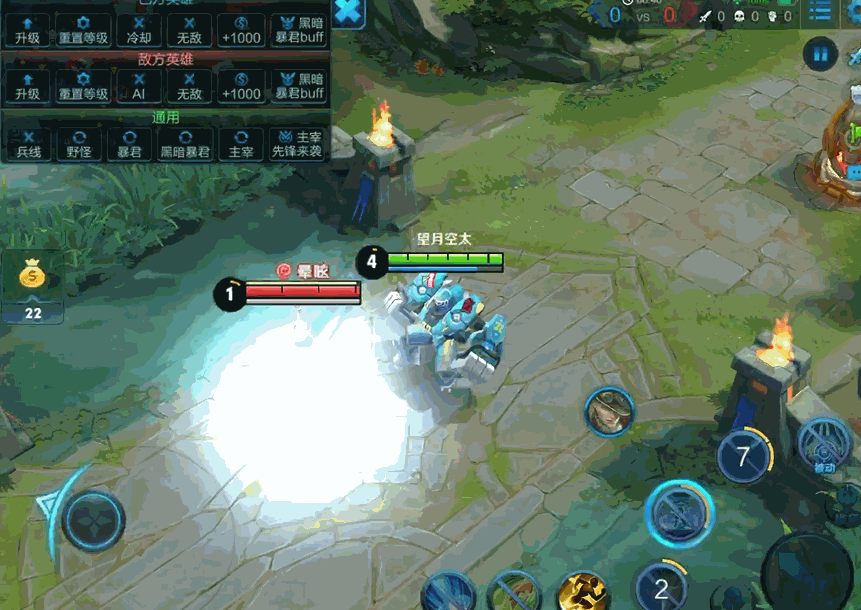Click the ally hero 升级 level-up button

coord(27,32)
